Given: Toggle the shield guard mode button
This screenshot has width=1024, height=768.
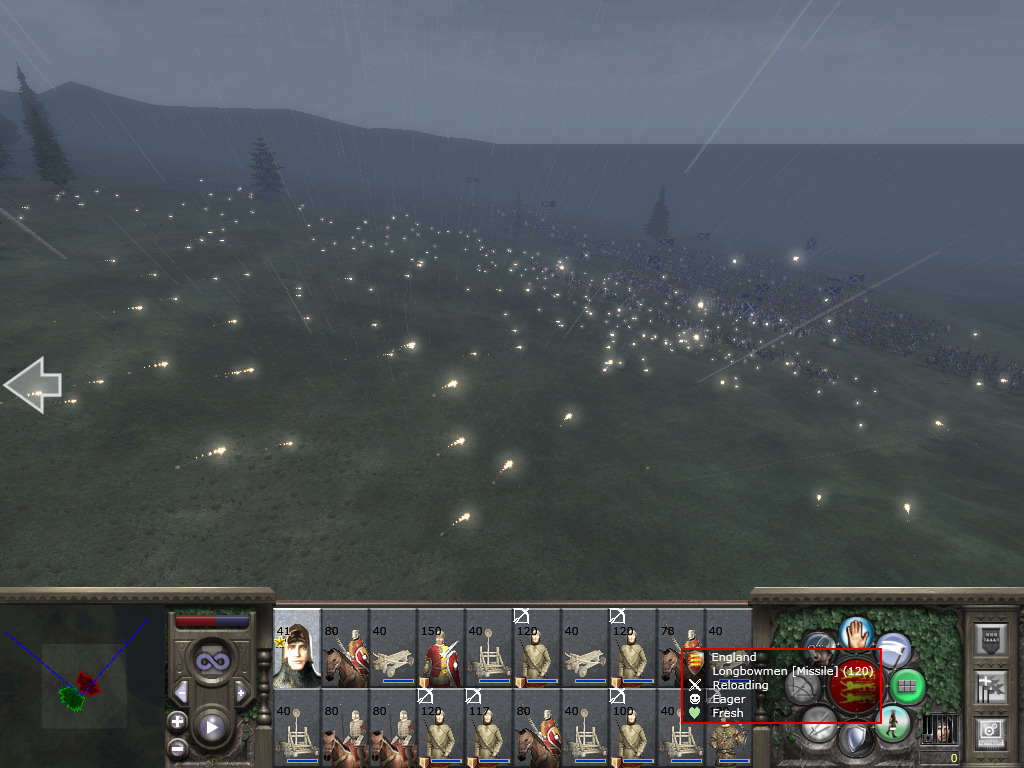Looking at the screenshot, I should coord(856,739).
